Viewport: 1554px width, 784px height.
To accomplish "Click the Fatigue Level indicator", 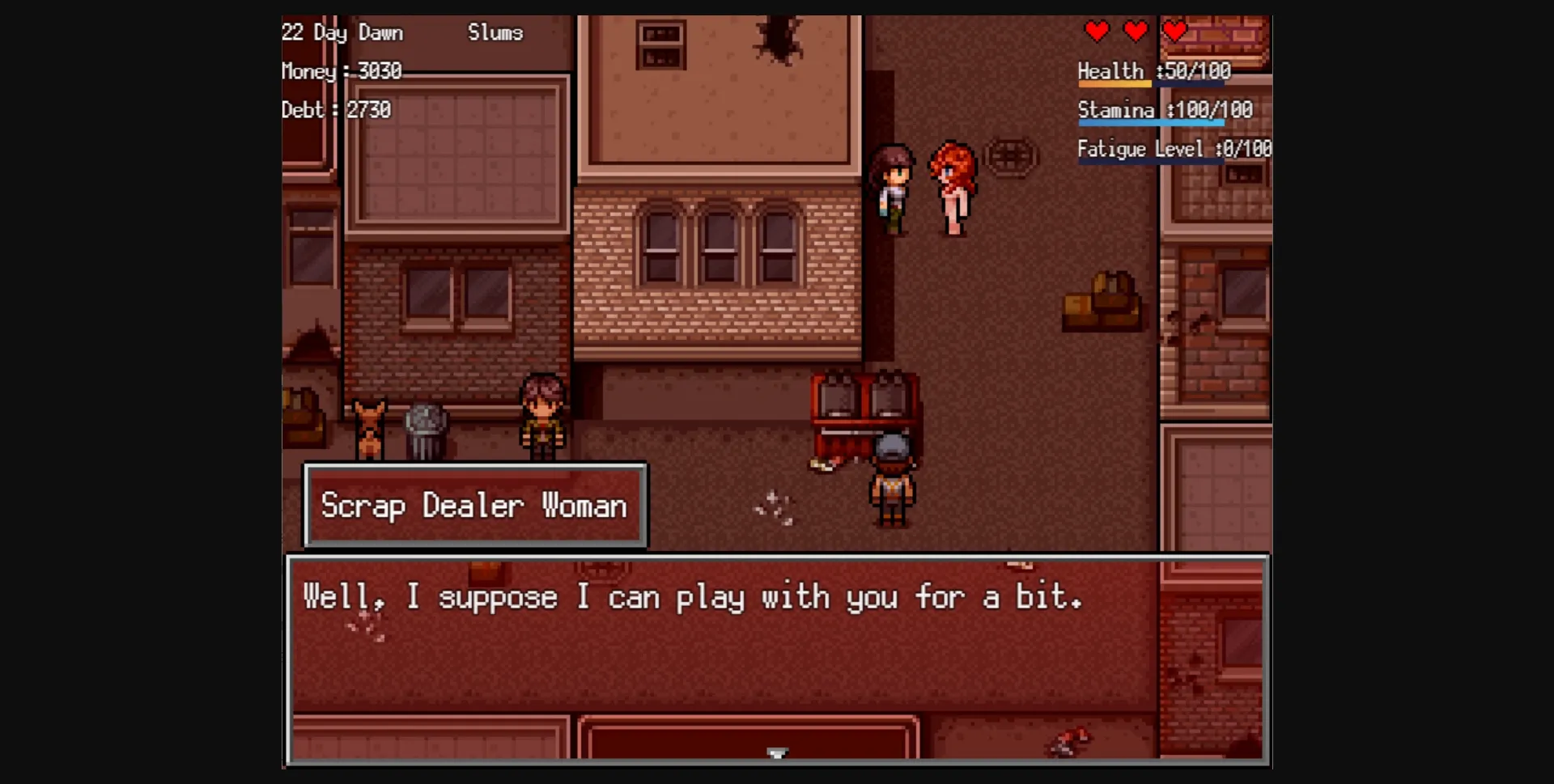I will [1172, 149].
